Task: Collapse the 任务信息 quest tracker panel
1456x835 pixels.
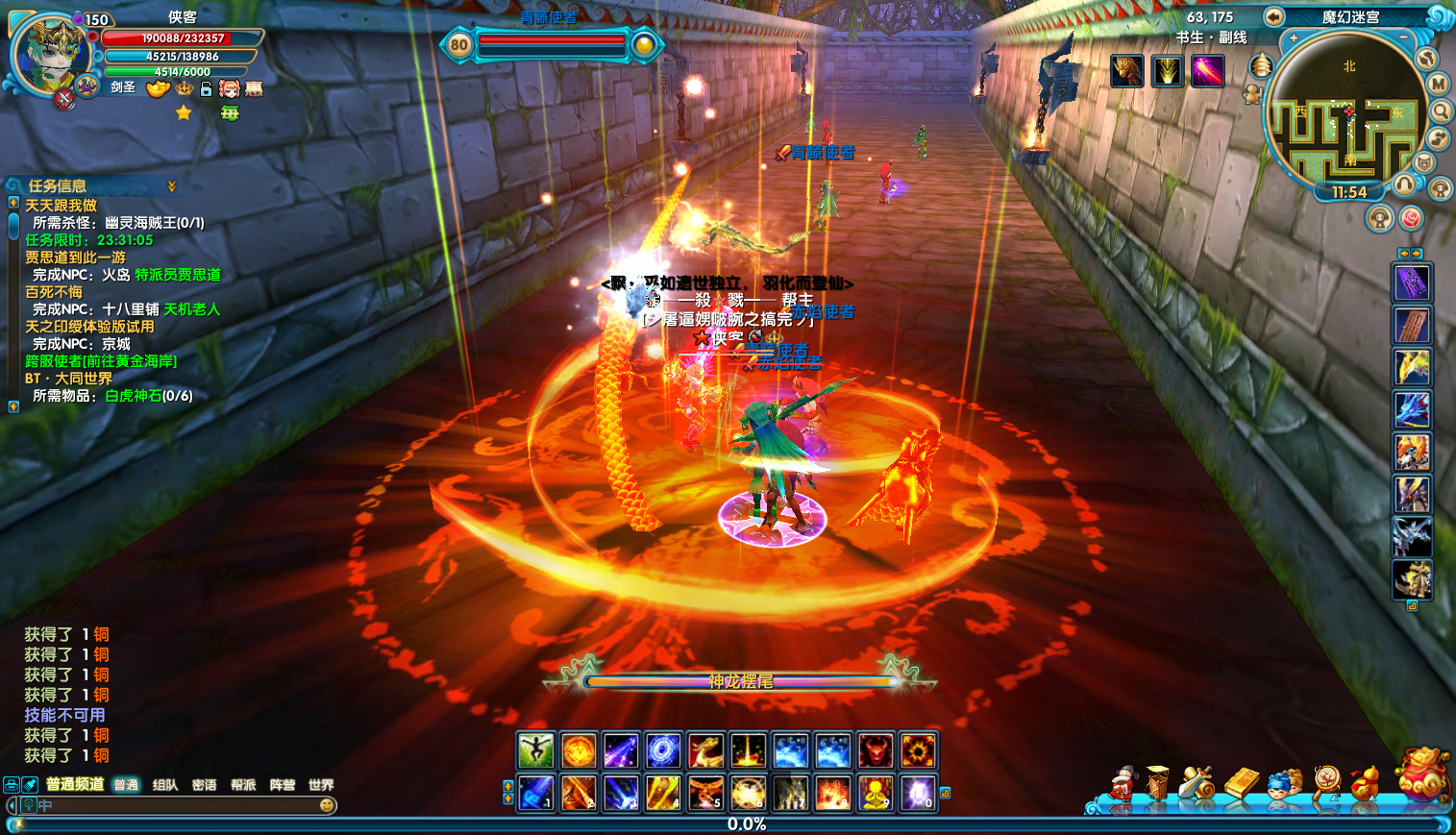Action: 172,185
